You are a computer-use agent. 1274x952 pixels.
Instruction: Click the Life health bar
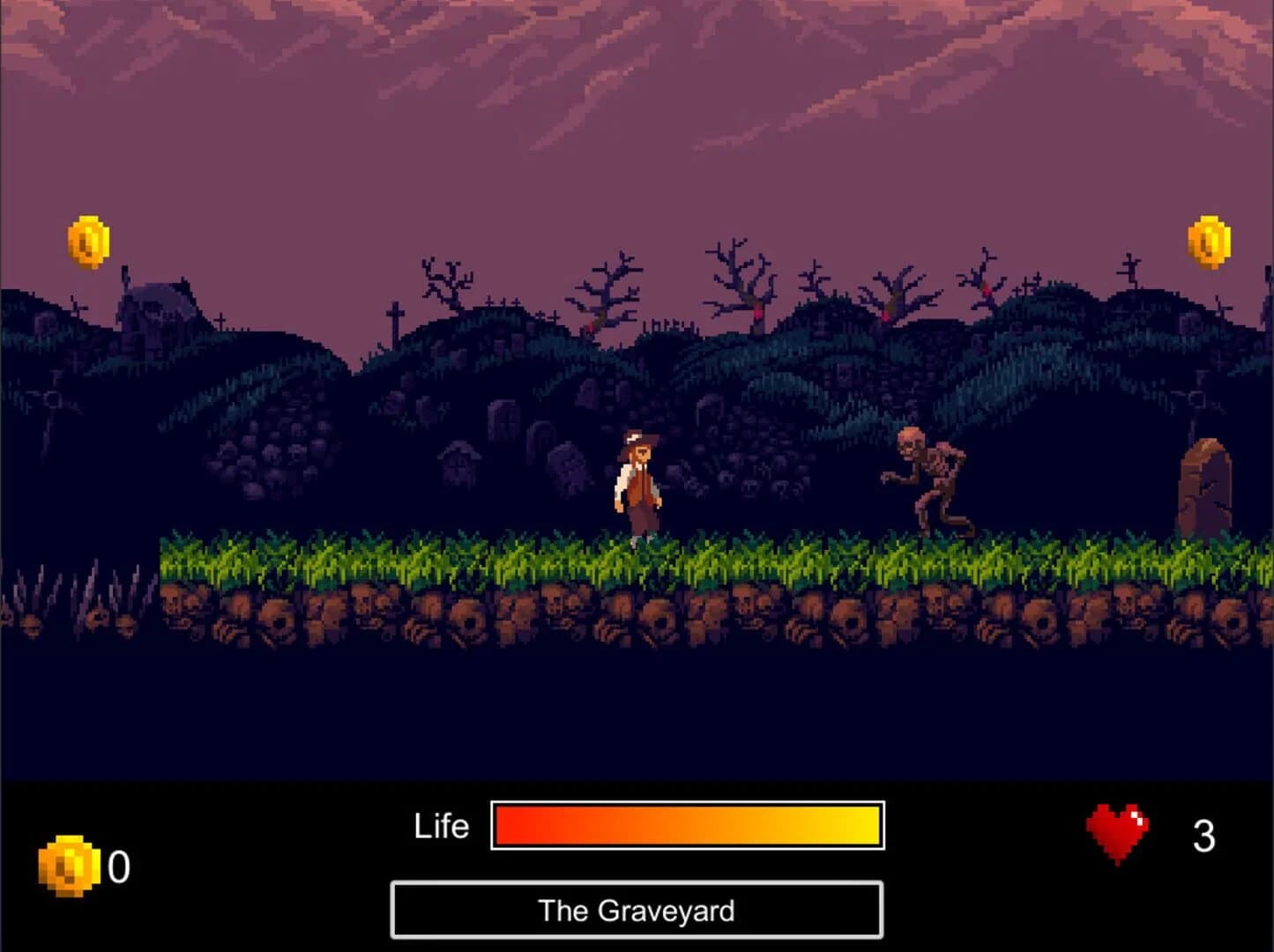coord(686,826)
